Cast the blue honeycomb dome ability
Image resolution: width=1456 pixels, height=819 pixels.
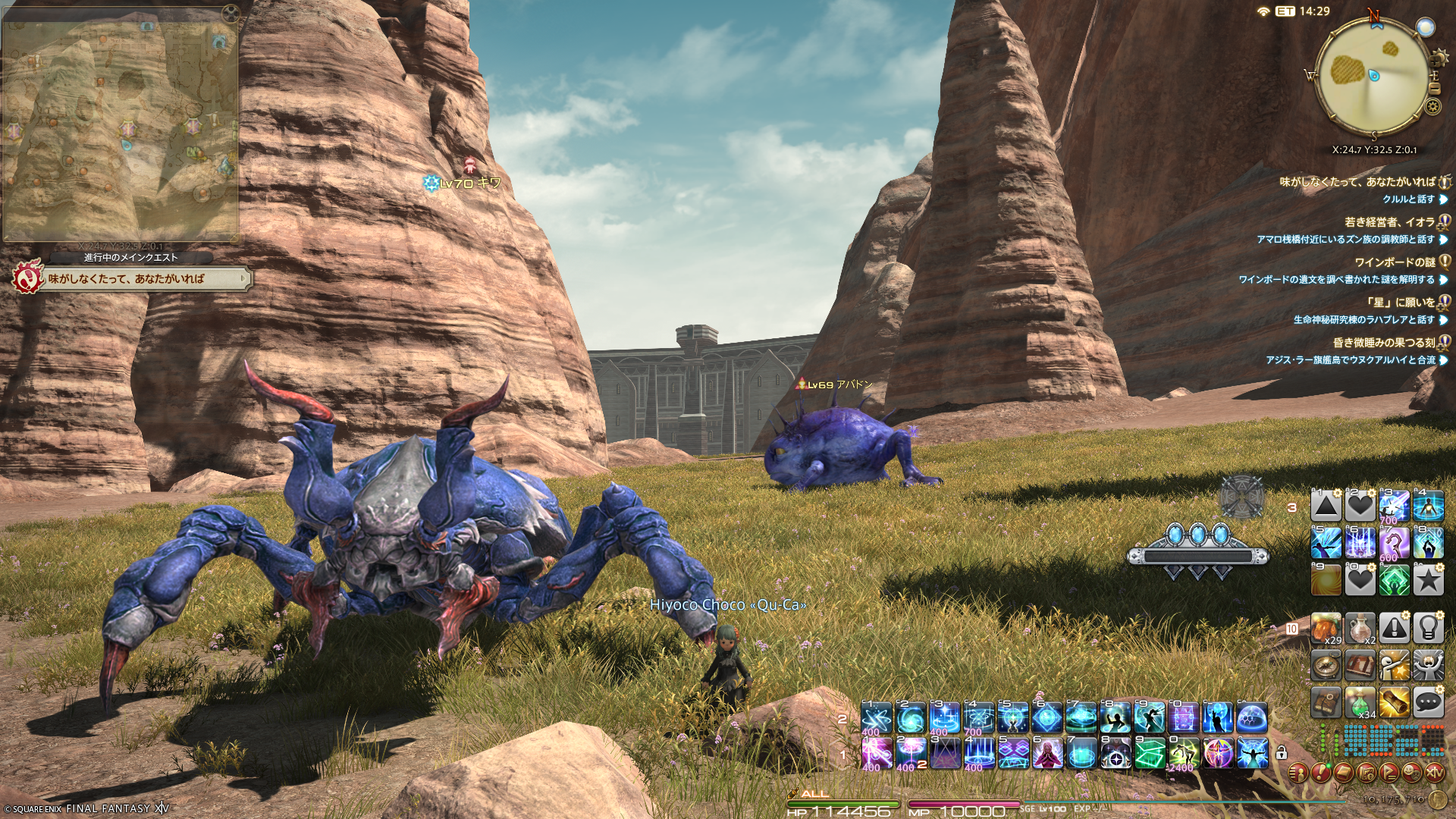pyautogui.click(x=1251, y=717)
